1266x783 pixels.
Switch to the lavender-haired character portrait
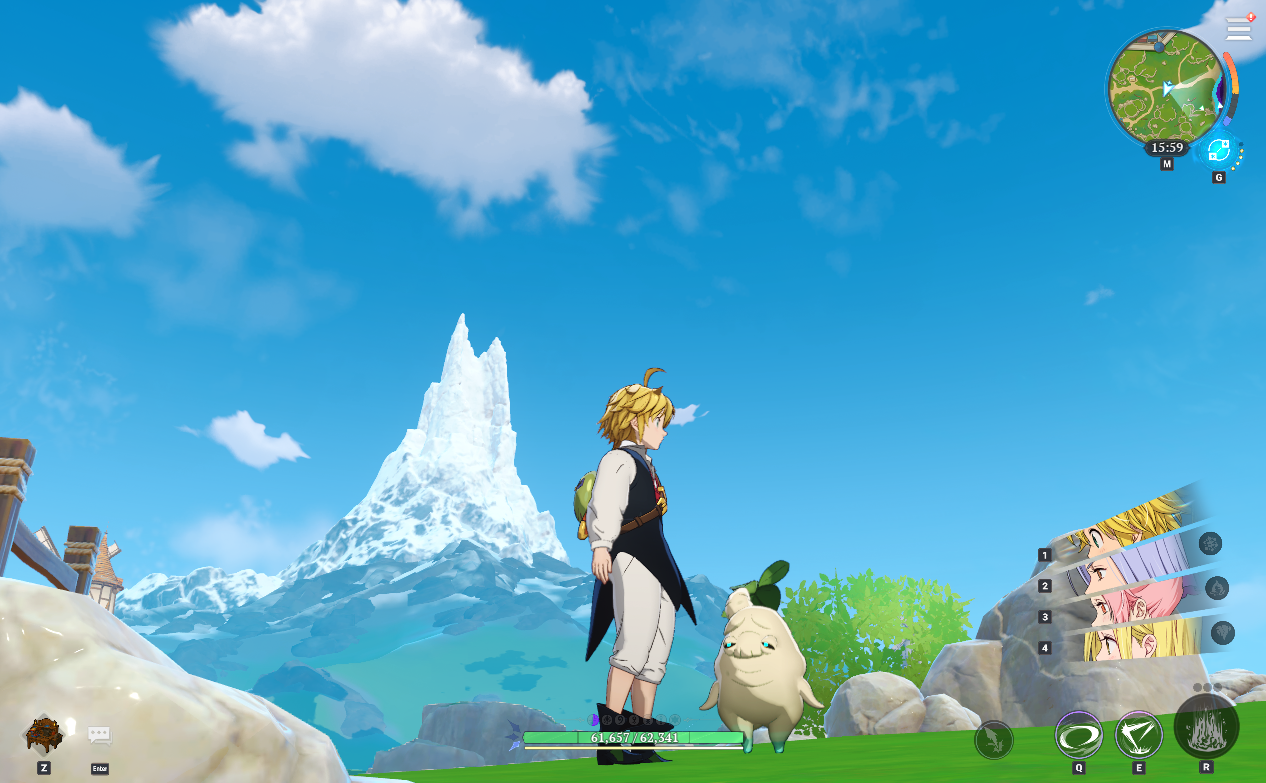tap(1130, 569)
